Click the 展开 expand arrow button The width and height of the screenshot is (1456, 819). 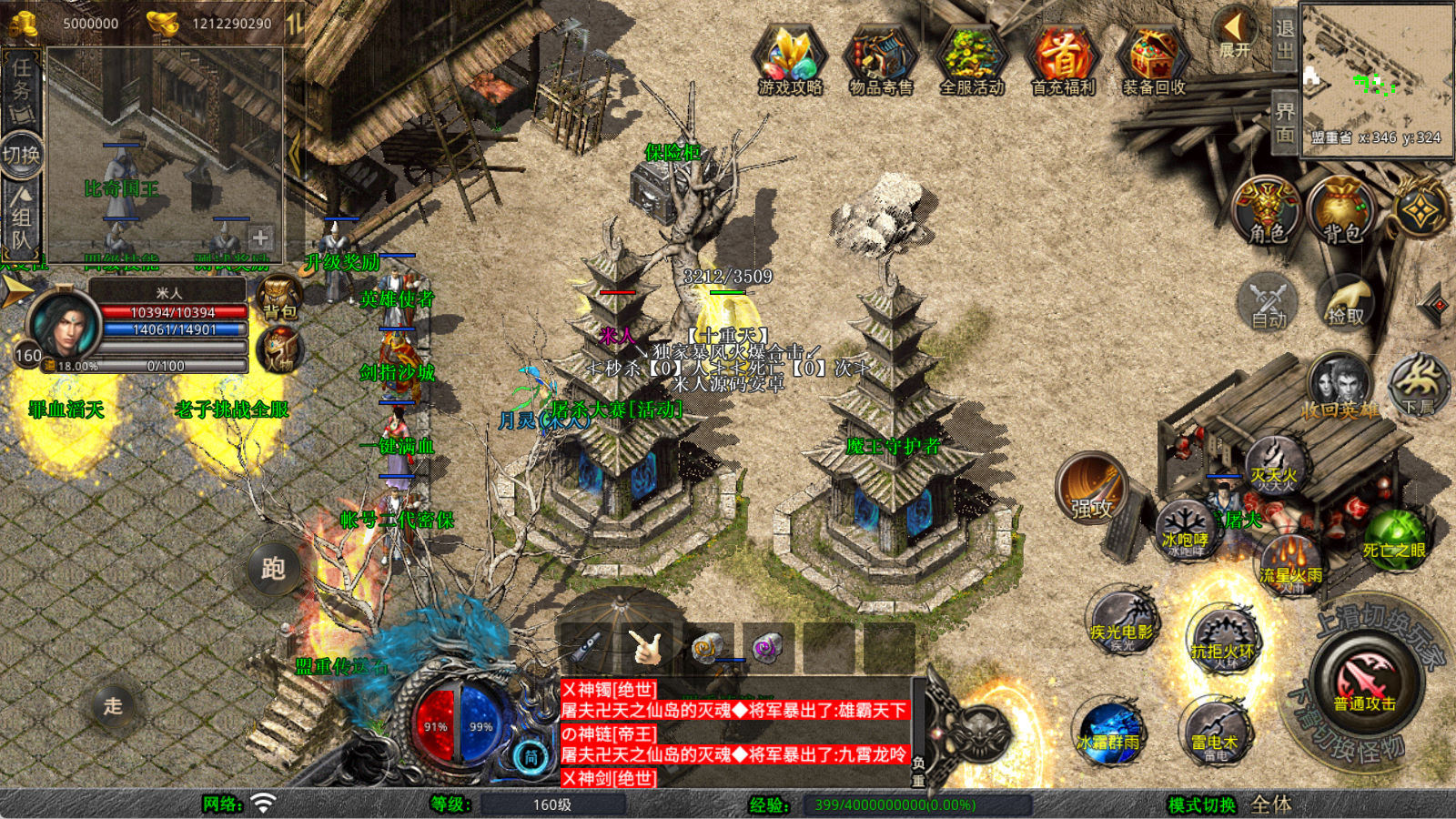point(1235,35)
